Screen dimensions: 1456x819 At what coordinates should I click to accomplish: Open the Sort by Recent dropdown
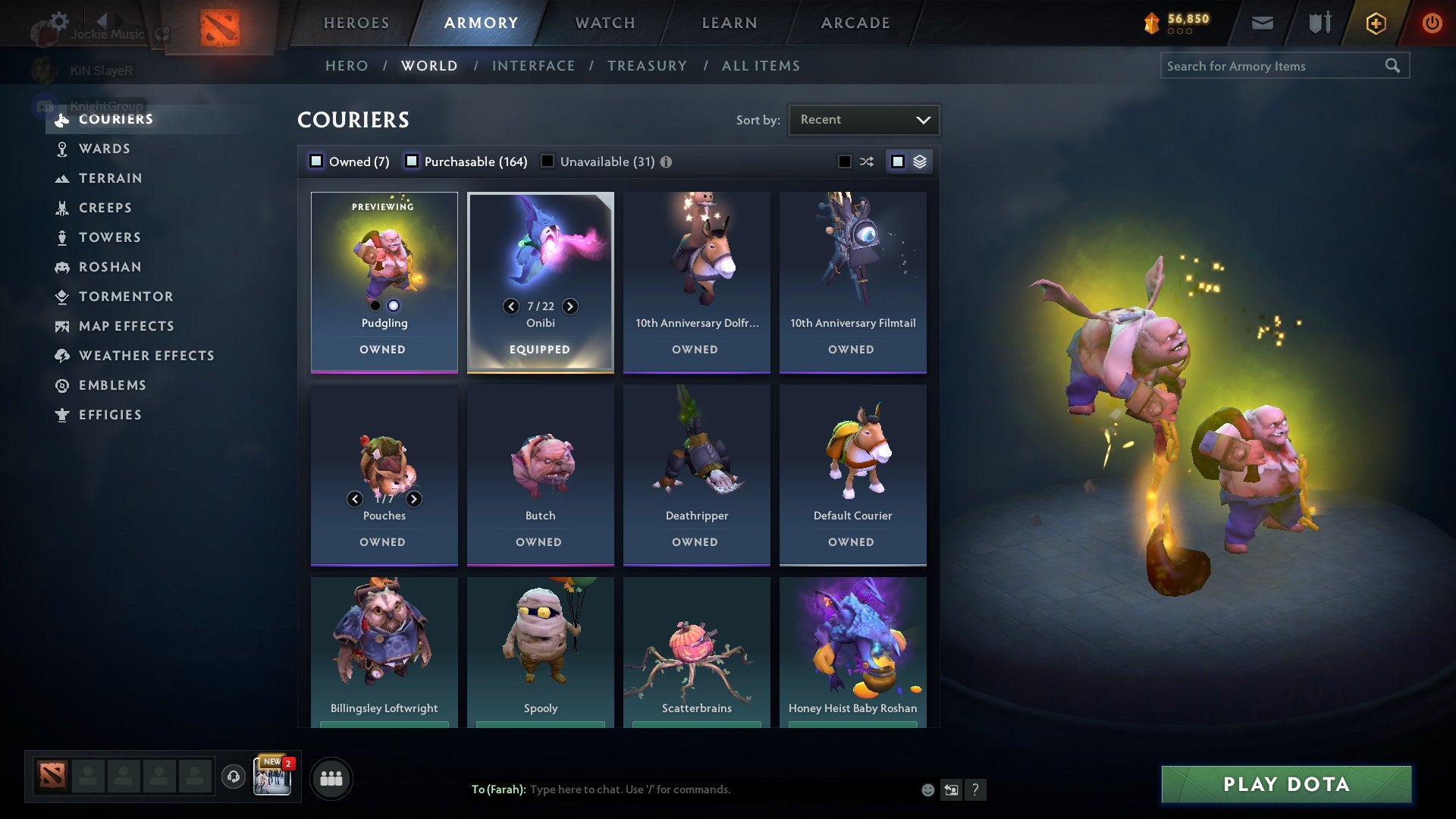tap(864, 119)
